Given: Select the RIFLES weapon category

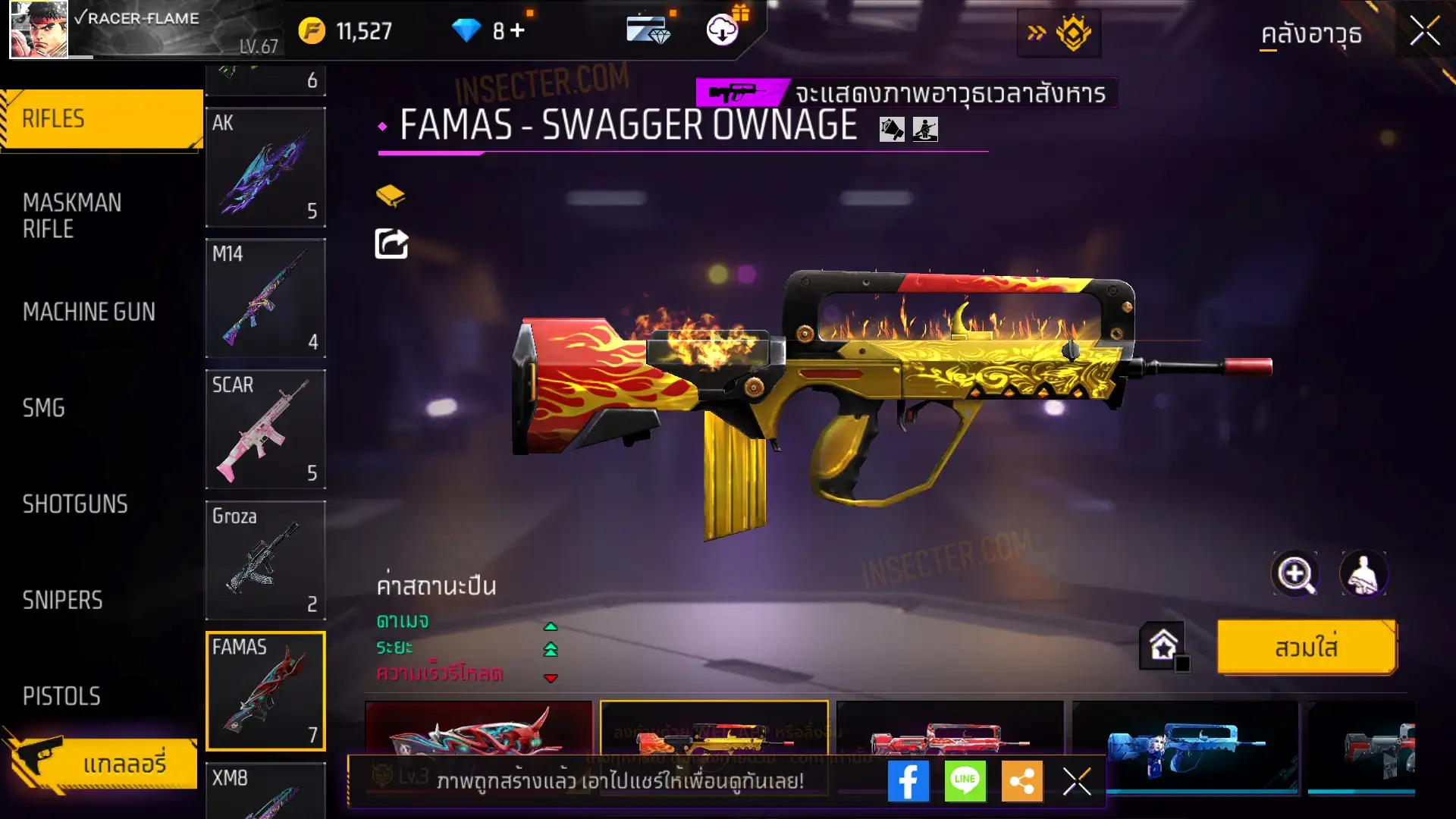Looking at the screenshot, I should [101, 119].
